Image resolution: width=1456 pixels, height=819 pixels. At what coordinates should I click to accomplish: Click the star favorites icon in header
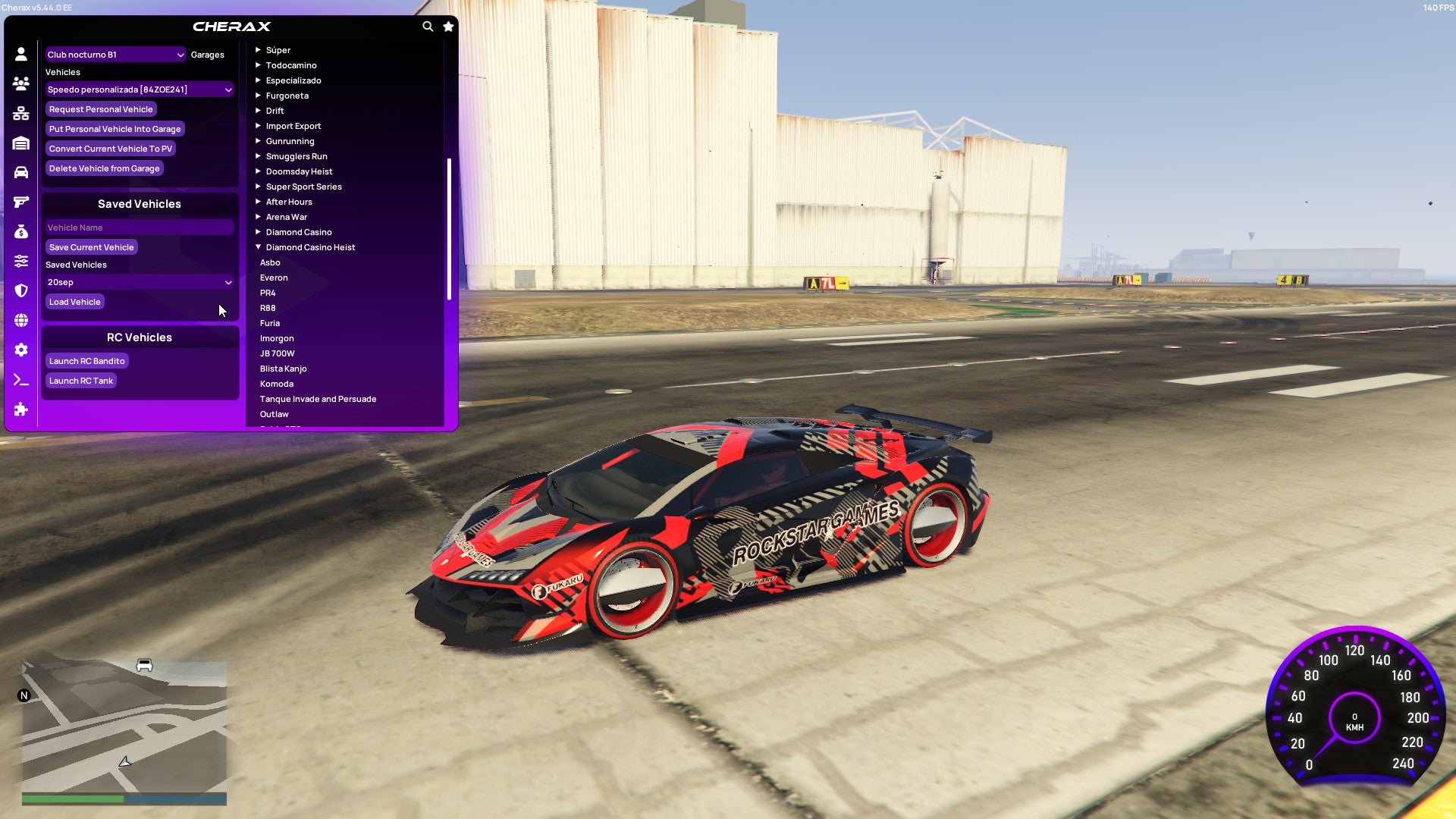pos(447,25)
